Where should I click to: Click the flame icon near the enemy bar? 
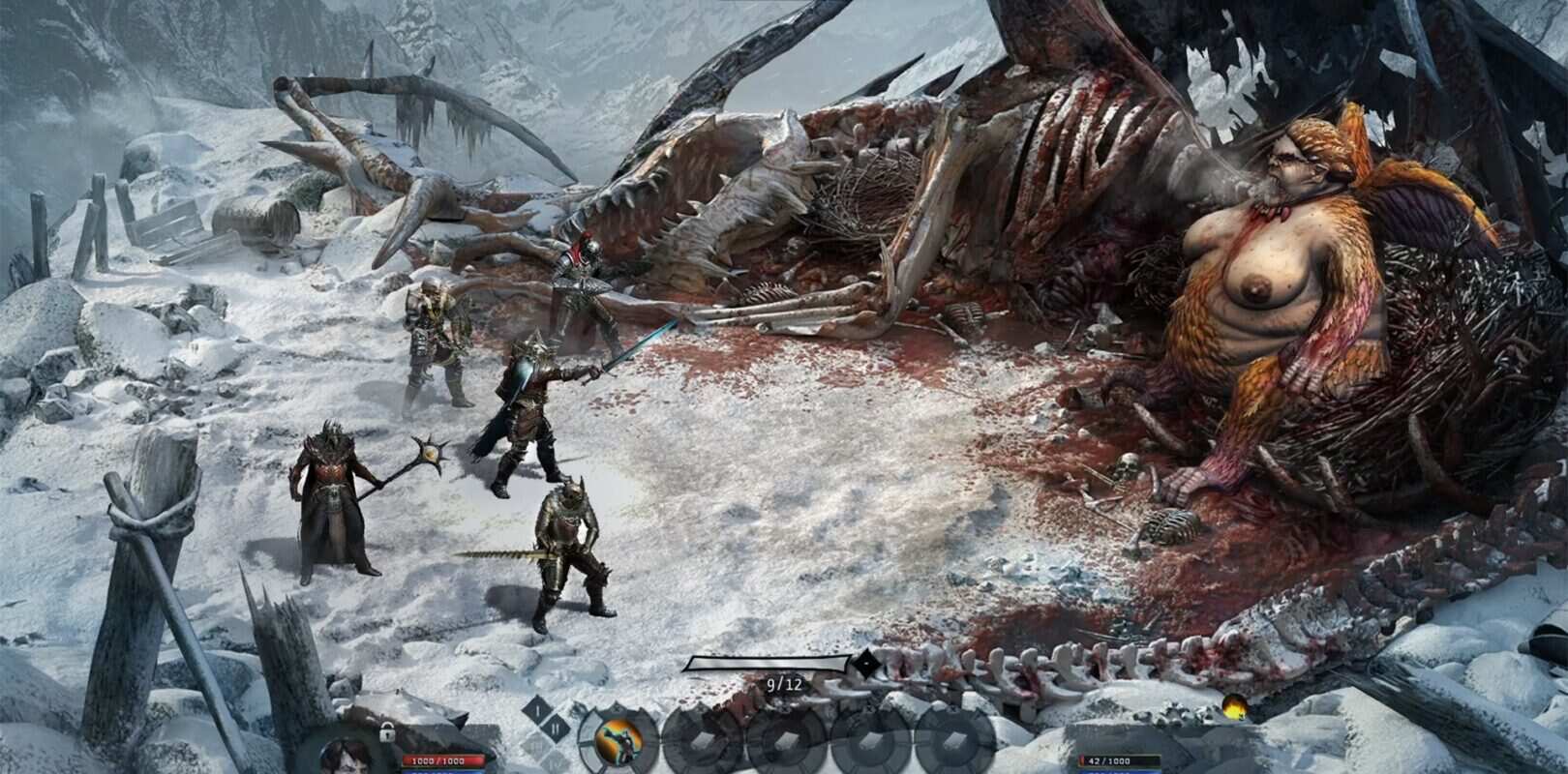1233,705
